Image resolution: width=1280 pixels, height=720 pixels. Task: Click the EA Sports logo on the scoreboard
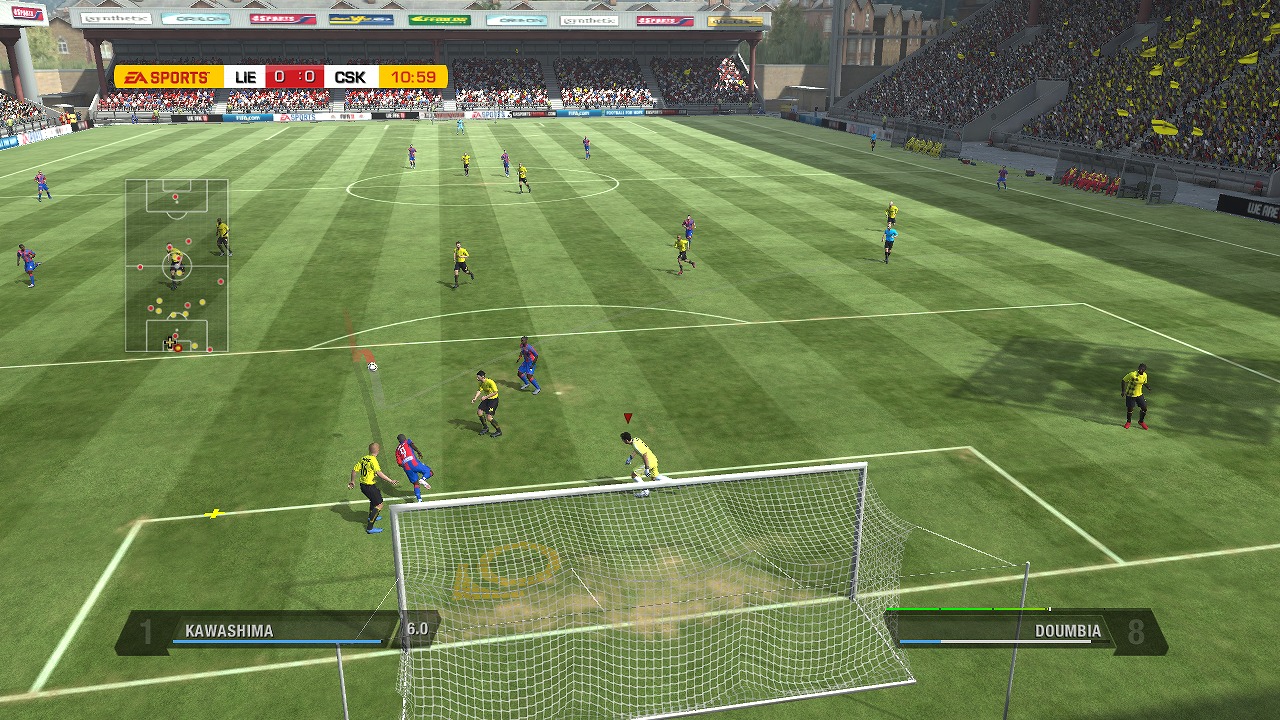click(x=168, y=77)
